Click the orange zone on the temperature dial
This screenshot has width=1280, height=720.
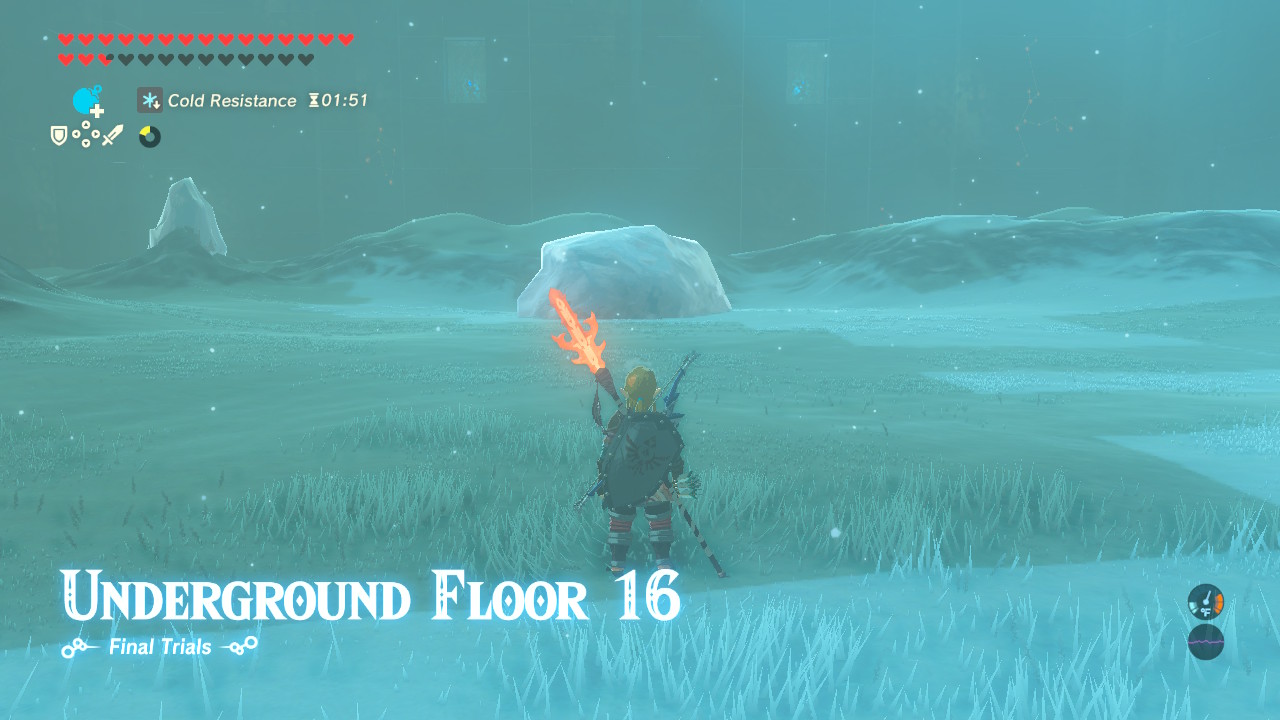(1218, 602)
